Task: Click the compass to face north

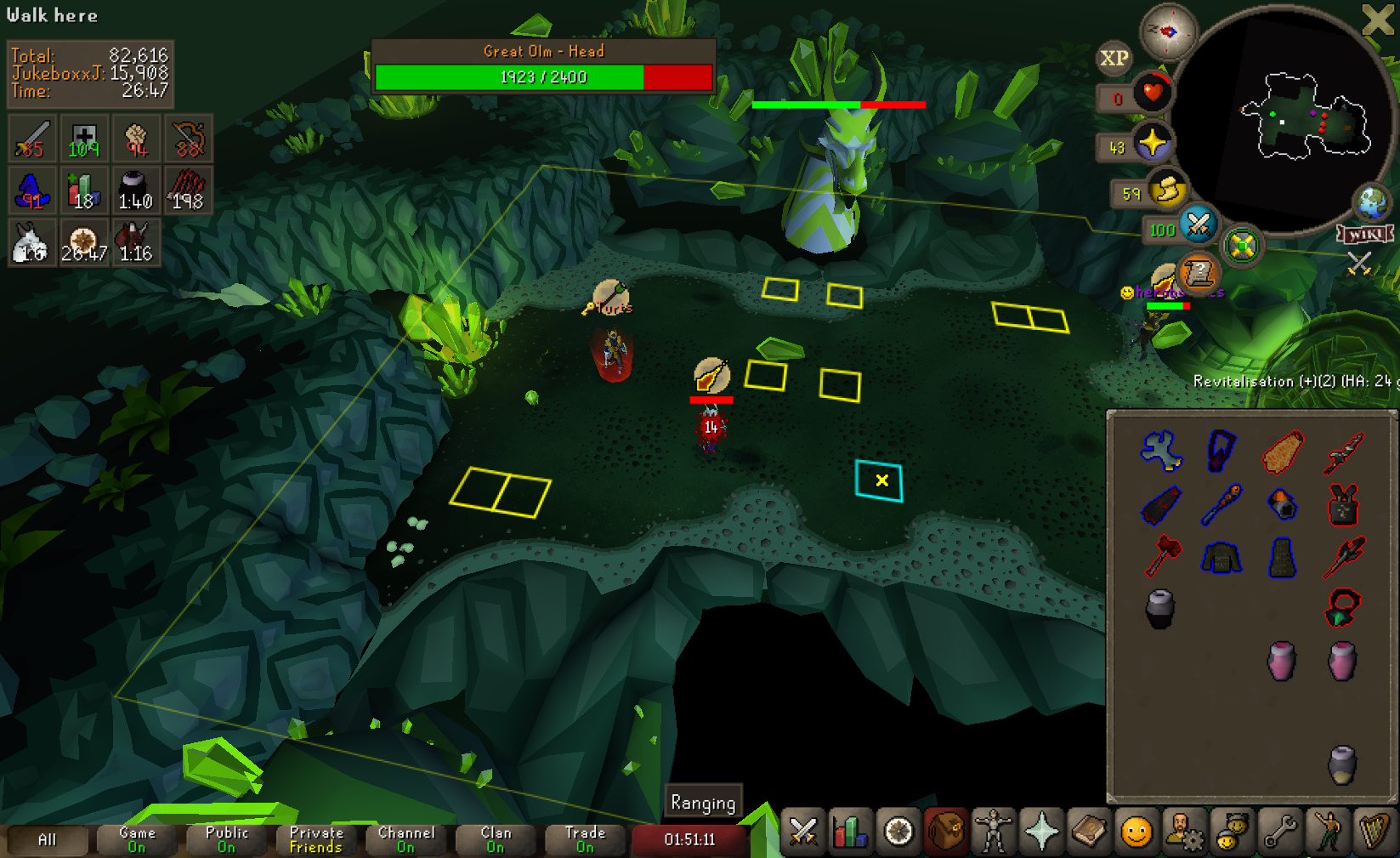Action: click(1168, 31)
